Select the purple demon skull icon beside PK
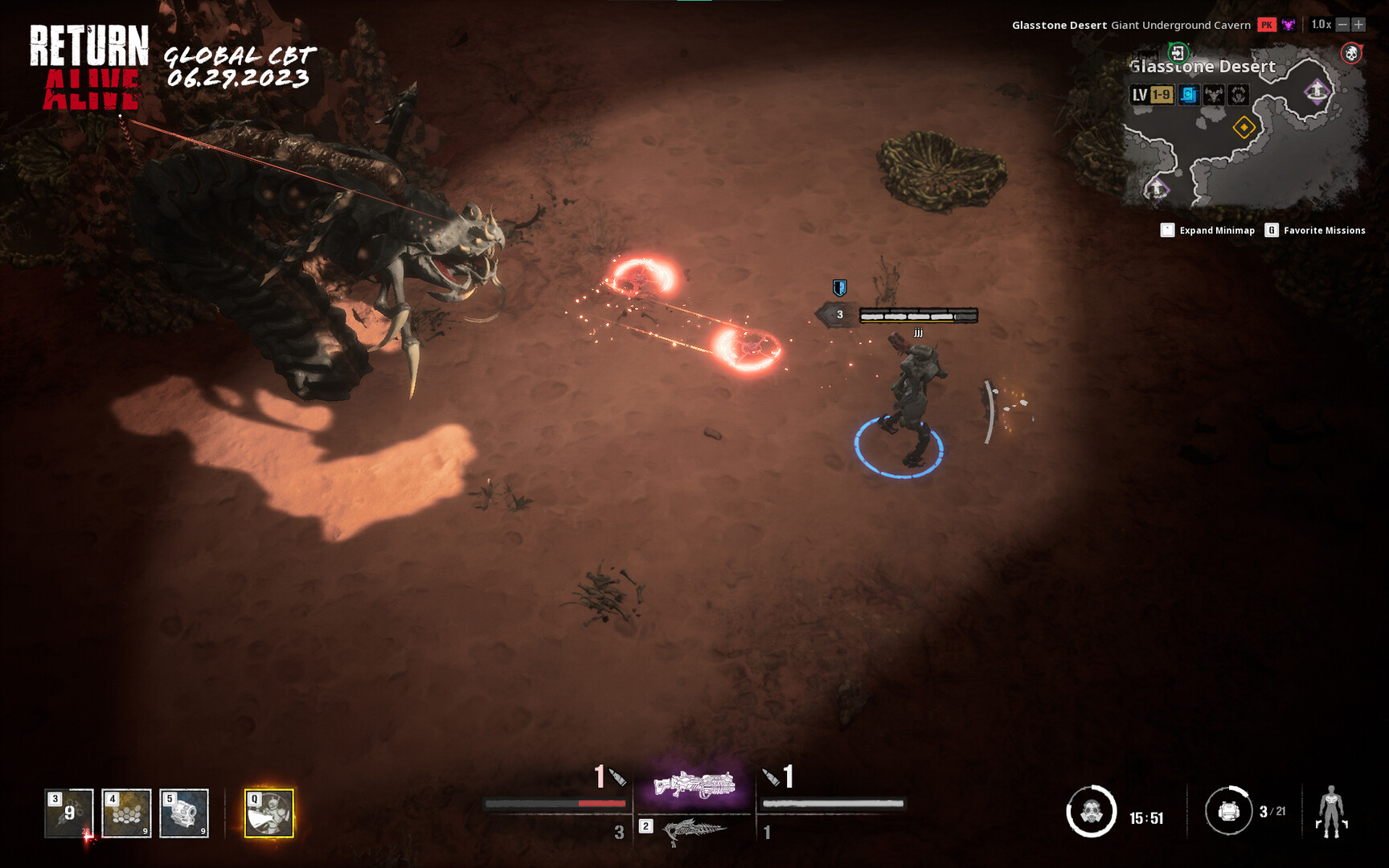Viewport: 1389px width, 868px height. (x=1288, y=24)
